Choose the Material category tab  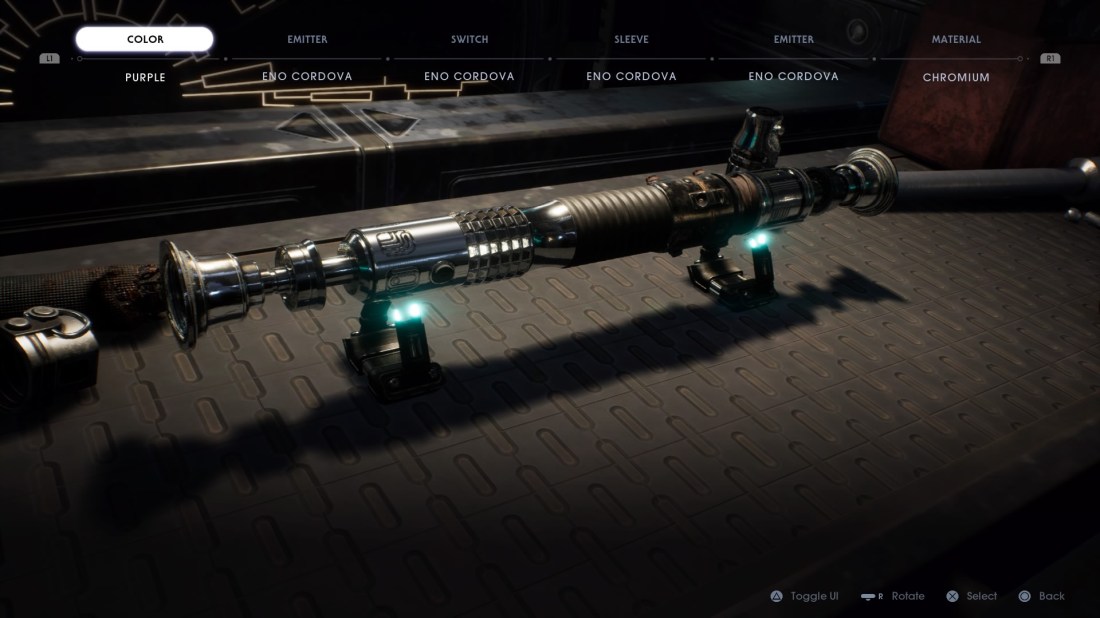point(956,40)
